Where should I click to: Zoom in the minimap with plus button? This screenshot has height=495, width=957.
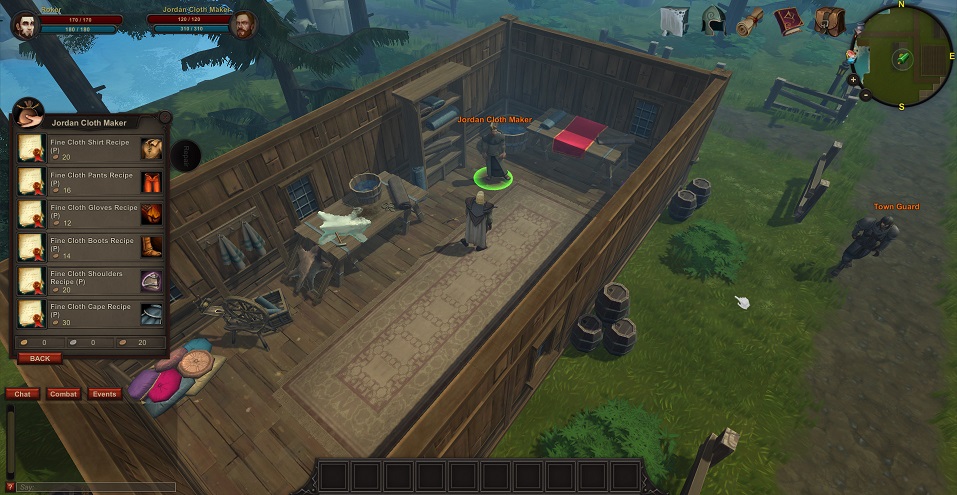[x=853, y=79]
